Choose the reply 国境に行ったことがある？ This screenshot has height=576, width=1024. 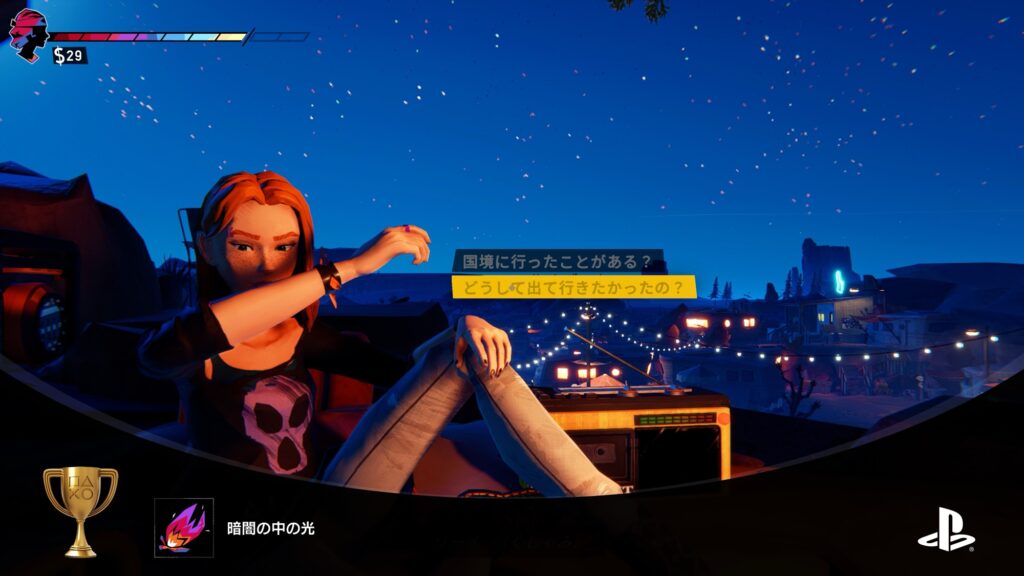(x=558, y=262)
